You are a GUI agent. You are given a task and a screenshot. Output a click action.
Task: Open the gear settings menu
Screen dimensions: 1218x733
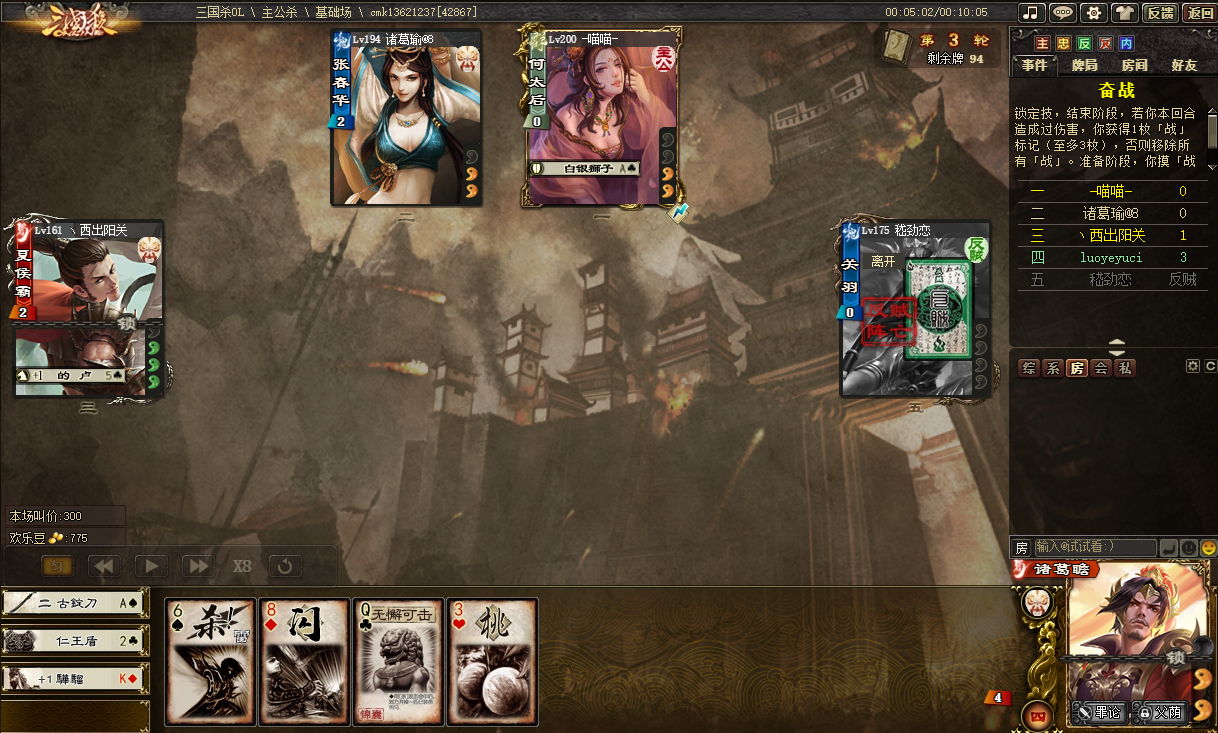point(1095,13)
